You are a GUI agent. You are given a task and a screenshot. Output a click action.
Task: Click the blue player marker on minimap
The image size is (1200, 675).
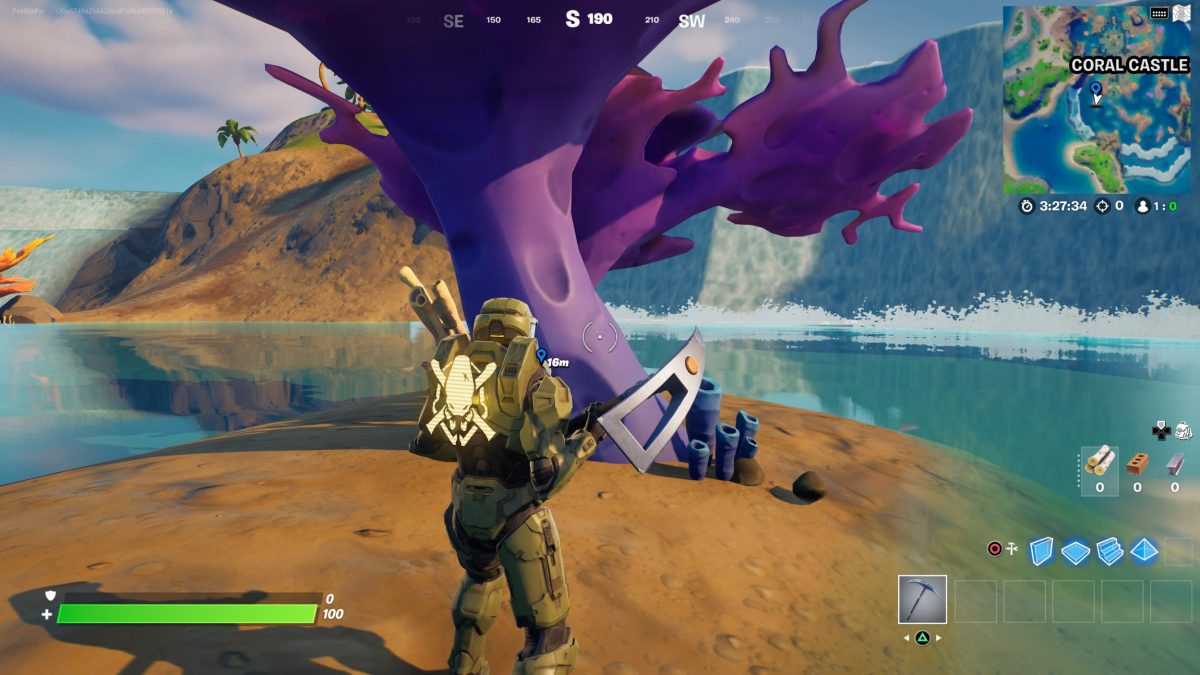pyautogui.click(x=1096, y=90)
